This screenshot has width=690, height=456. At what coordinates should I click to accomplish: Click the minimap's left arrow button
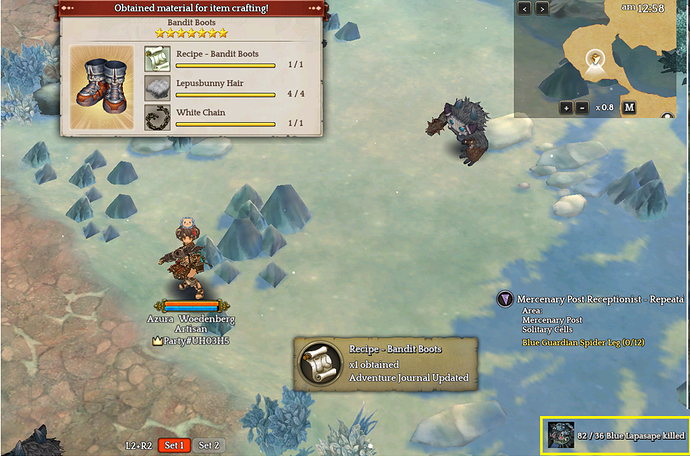point(525,9)
